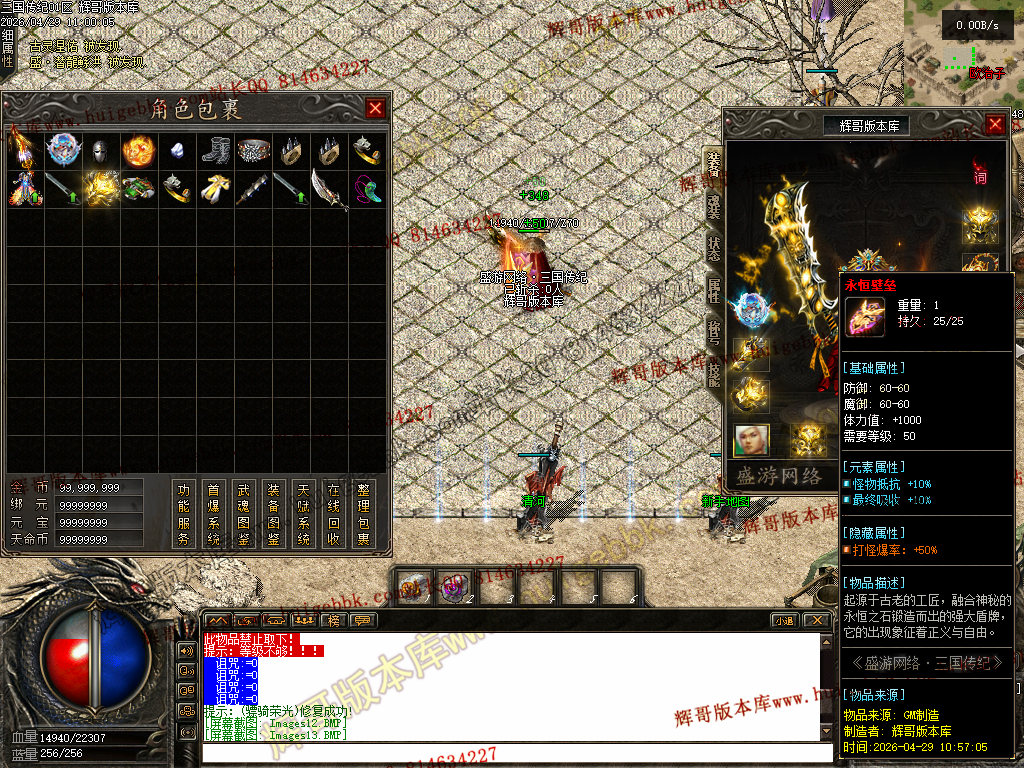The image size is (1024, 768).
Task: Sort the bag with 整理包裹
Action: 364,514
